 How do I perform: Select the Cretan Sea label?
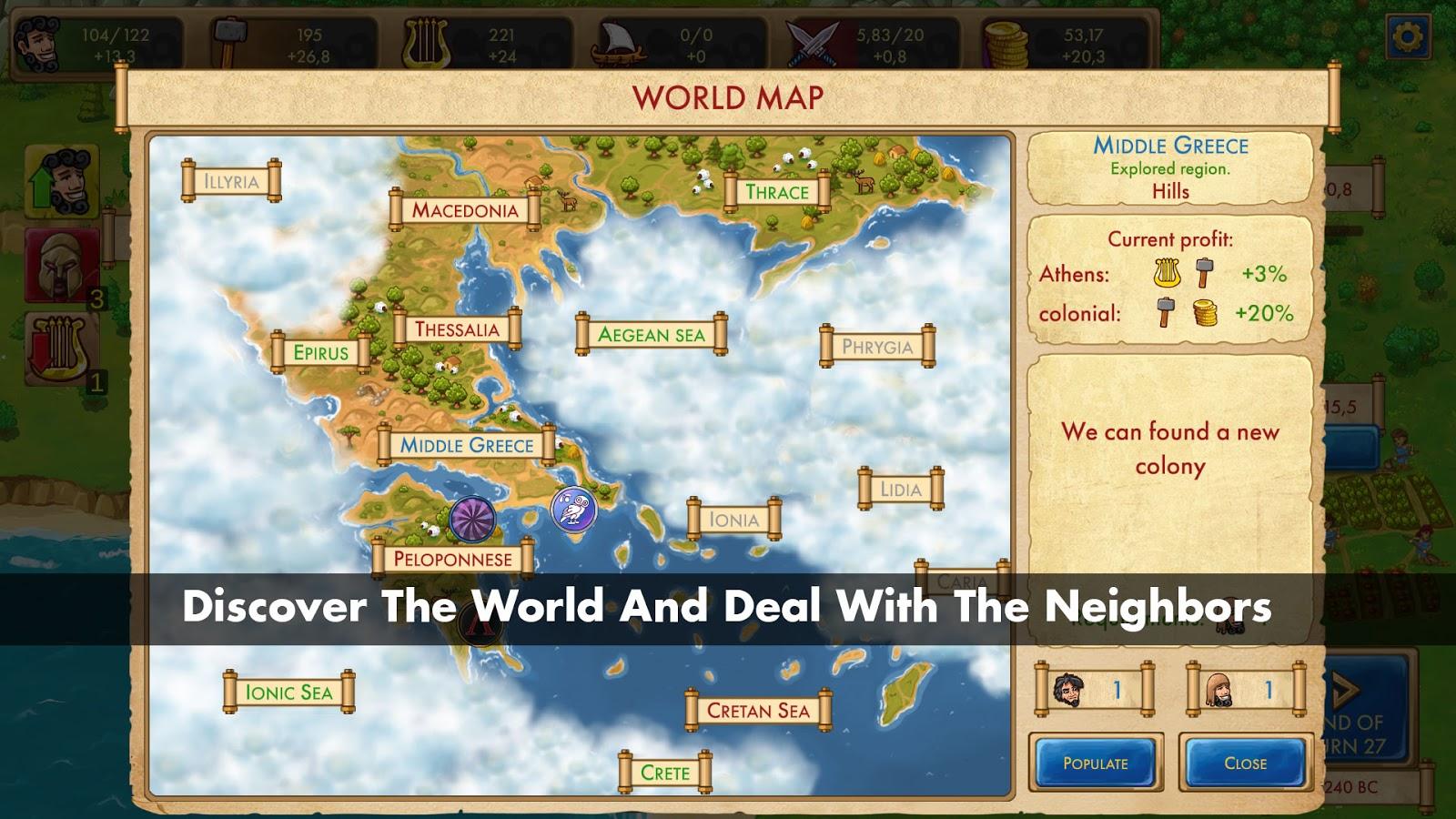pyautogui.click(x=758, y=711)
